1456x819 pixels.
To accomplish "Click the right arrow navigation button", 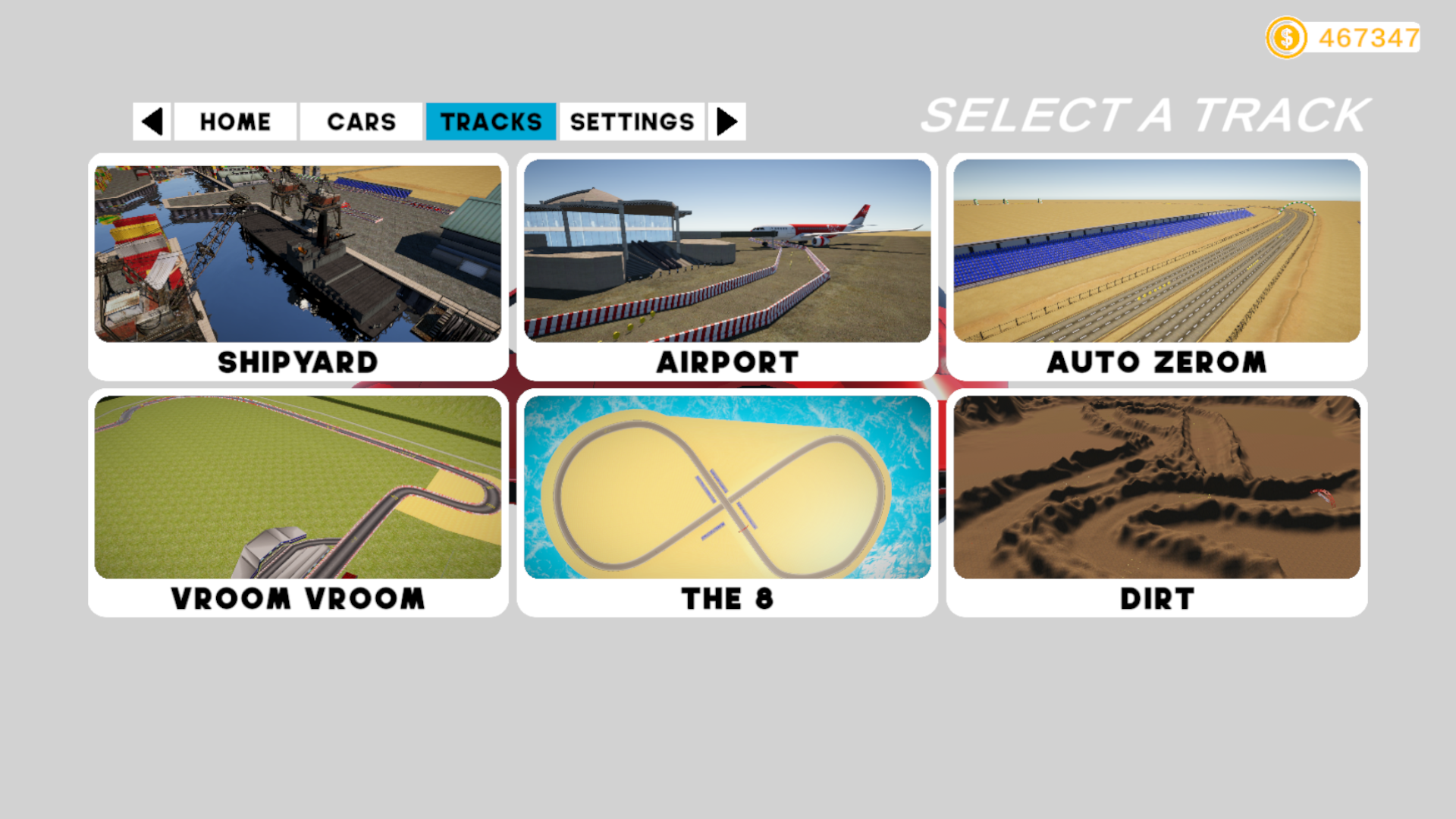I will tap(726, 121).
